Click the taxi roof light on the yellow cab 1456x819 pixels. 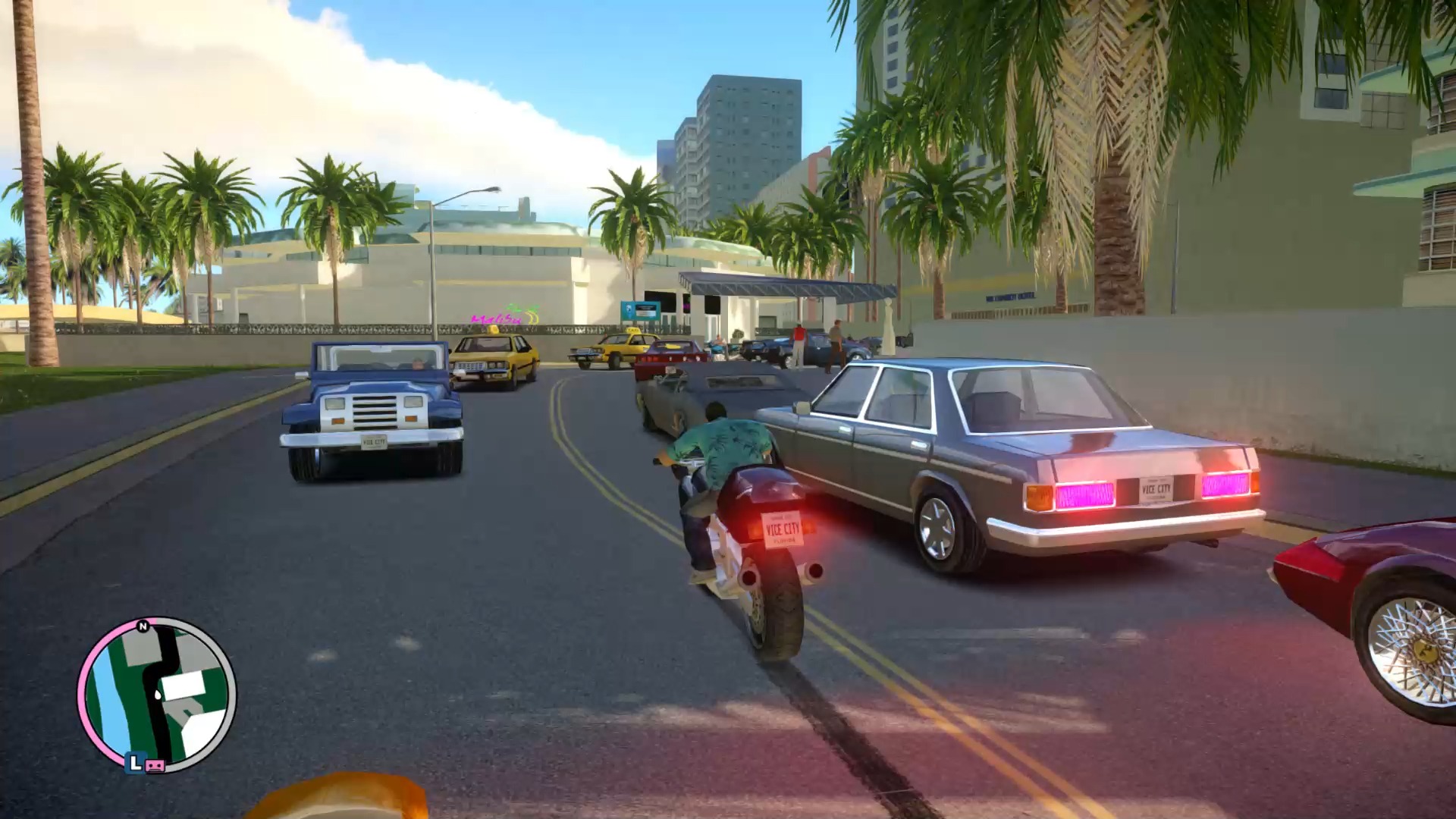coord(493,330)
